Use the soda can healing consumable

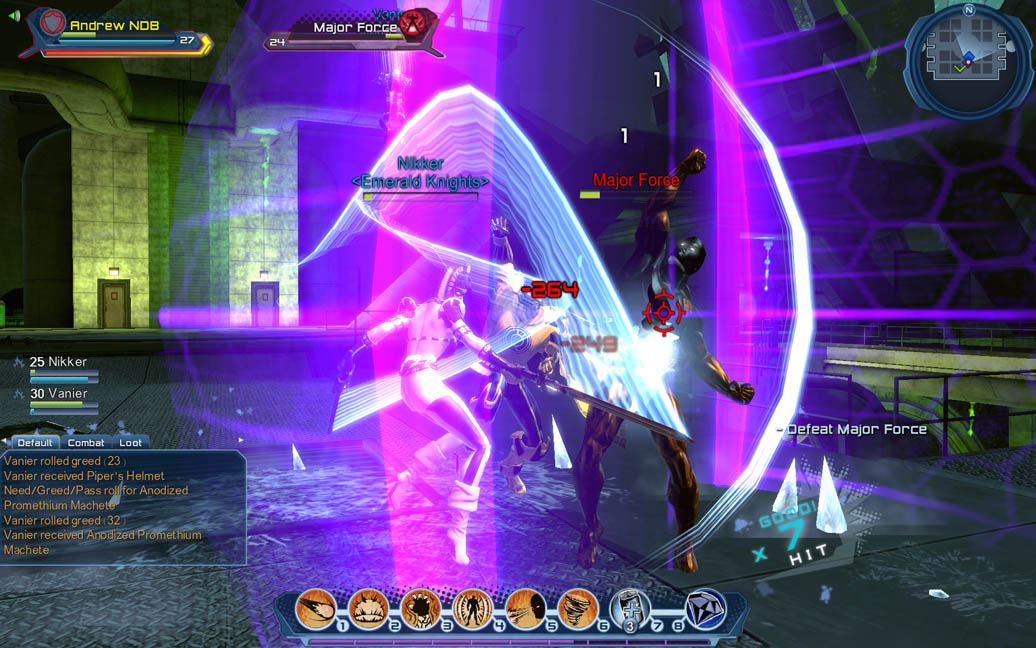point(629,608)
